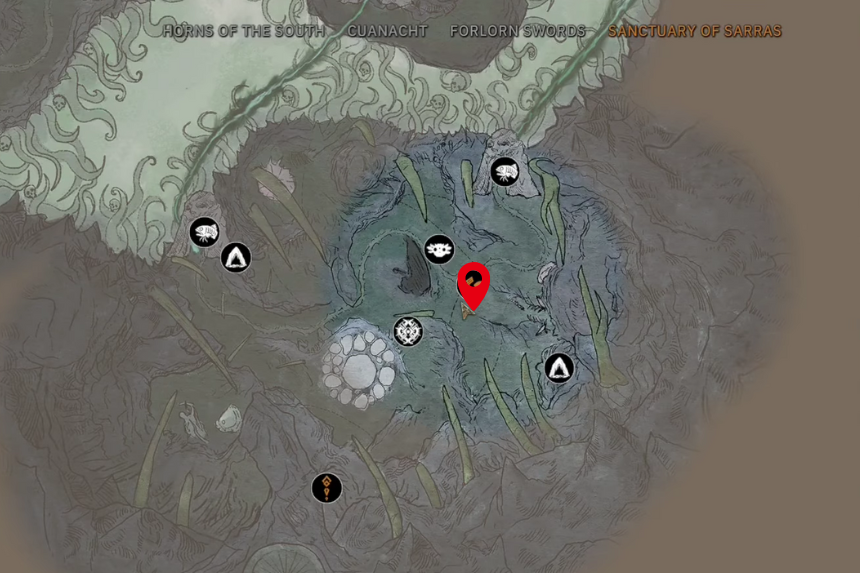The width and height of the screenshot is (860, 573).
Task: Select the ornate knotwork emblem marker
Action: click(408, 331)
